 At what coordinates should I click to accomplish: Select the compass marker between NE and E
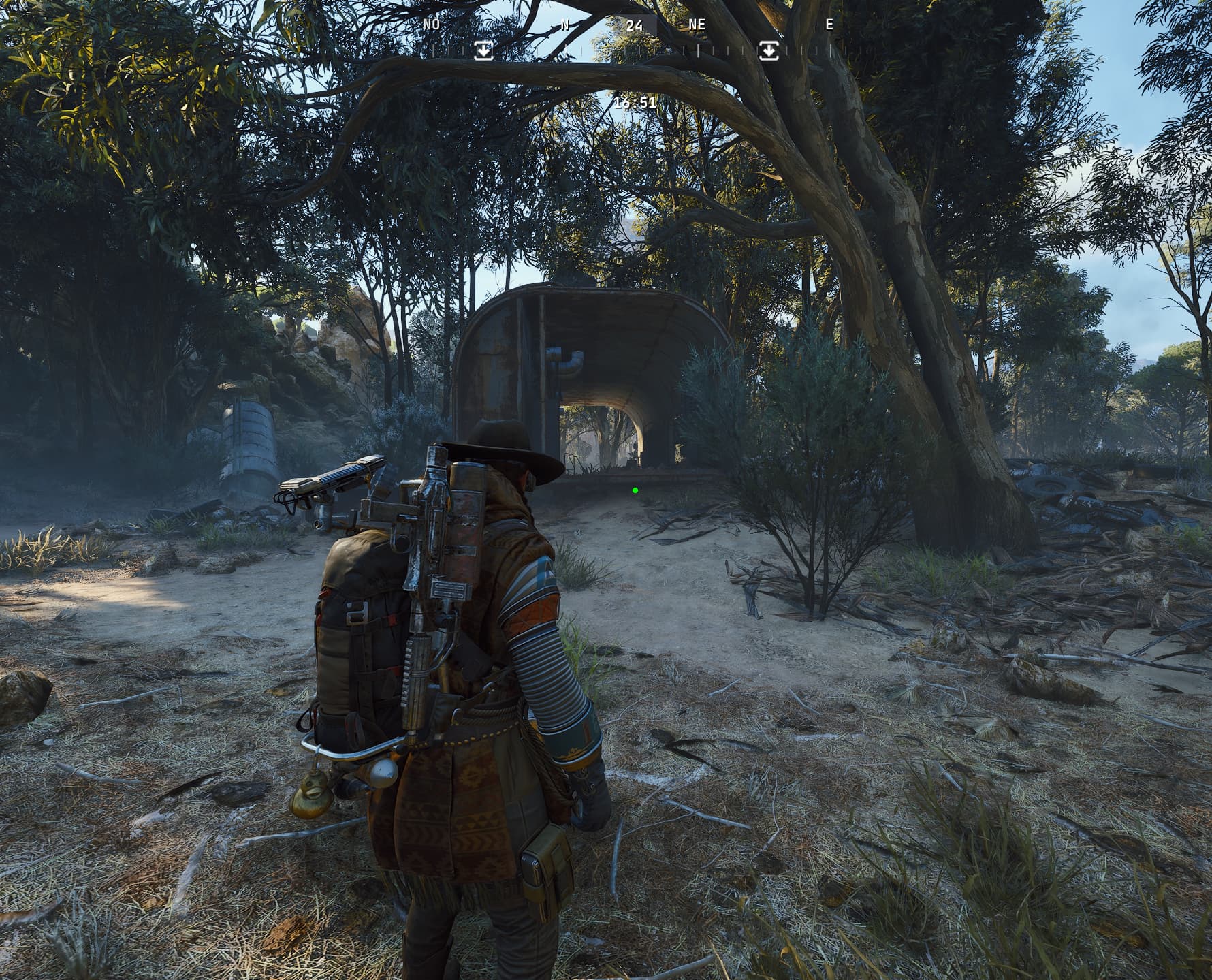(769, 50)
